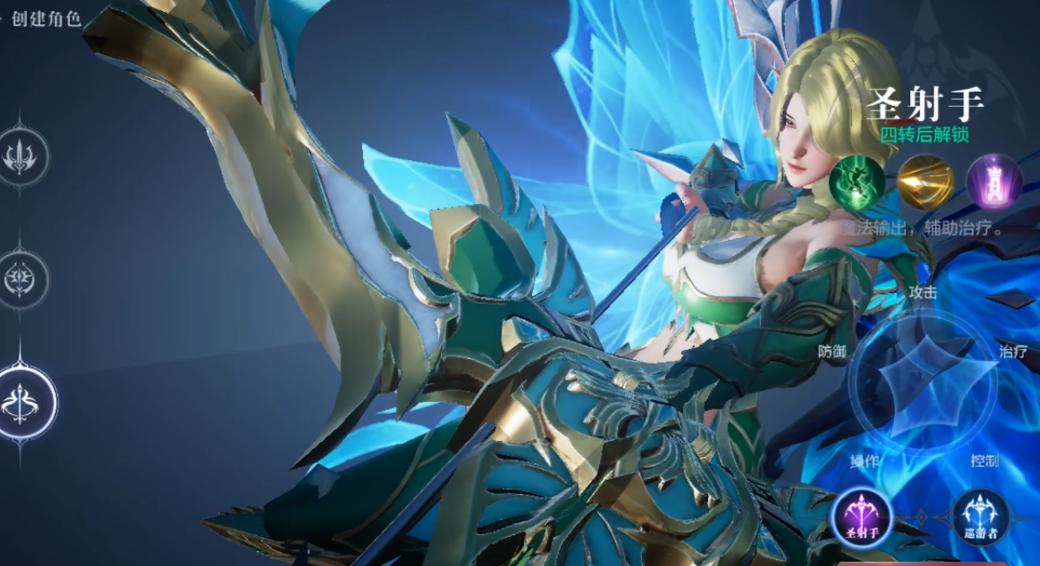Switch to the 巡游者 advancement
This screenshot has width=1040, height=566.
[980, 516]
